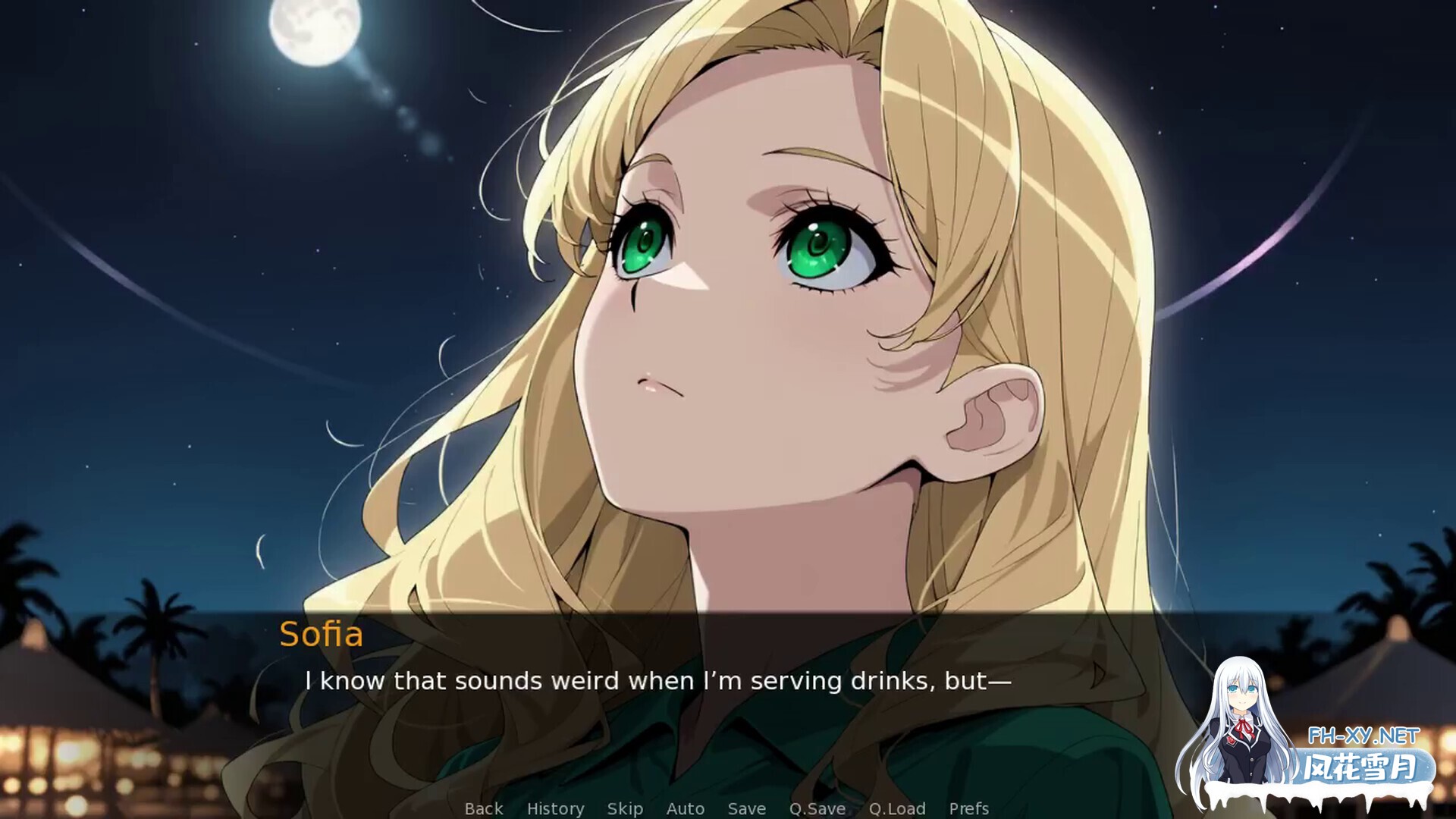Screen dimensions: 1456x819
Task: Select Skip from the quick menu bar
Action: 624,808
